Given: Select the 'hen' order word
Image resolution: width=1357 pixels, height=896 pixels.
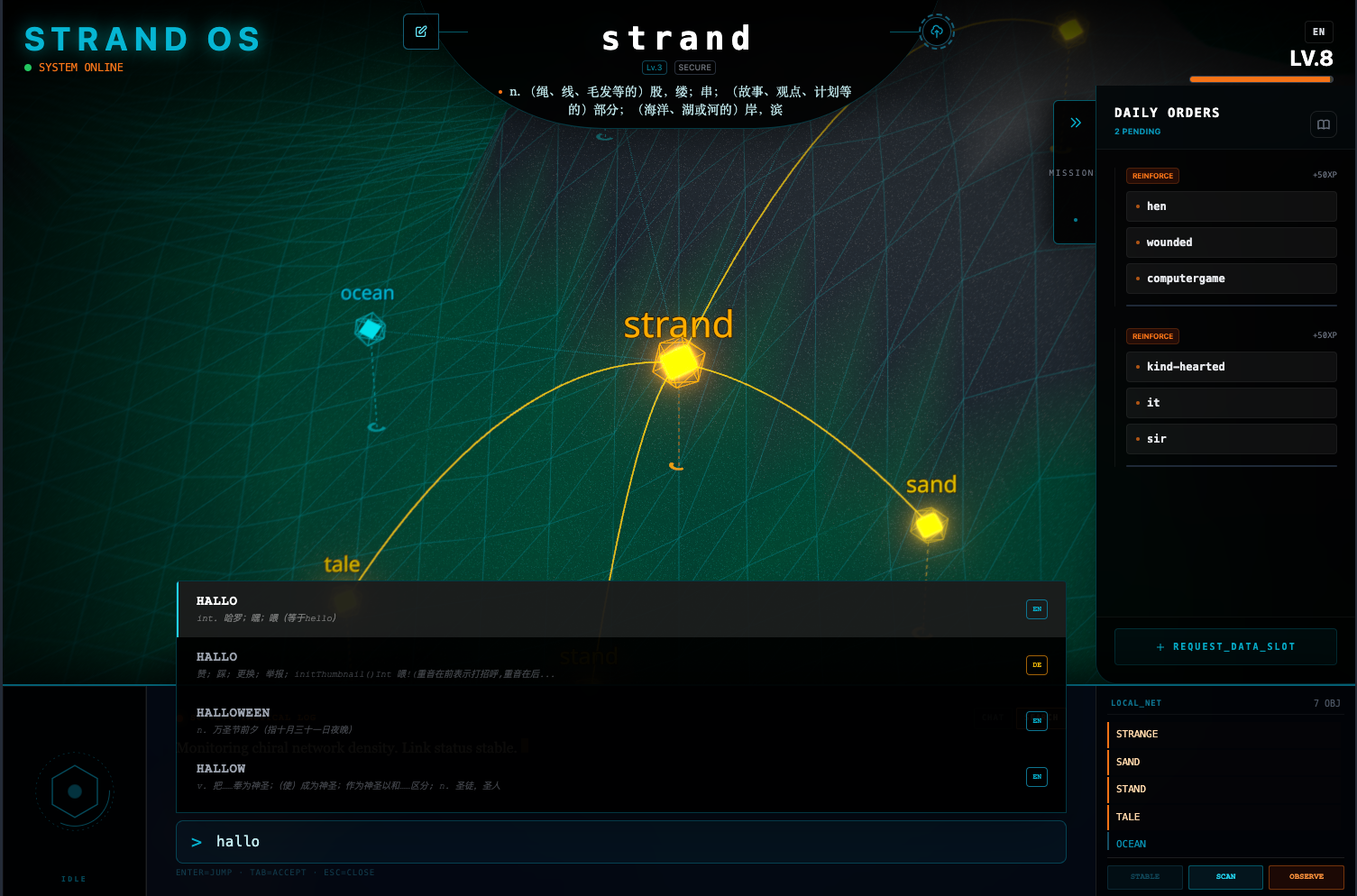Looking at the screenshot, I should tap(1231, 206).
